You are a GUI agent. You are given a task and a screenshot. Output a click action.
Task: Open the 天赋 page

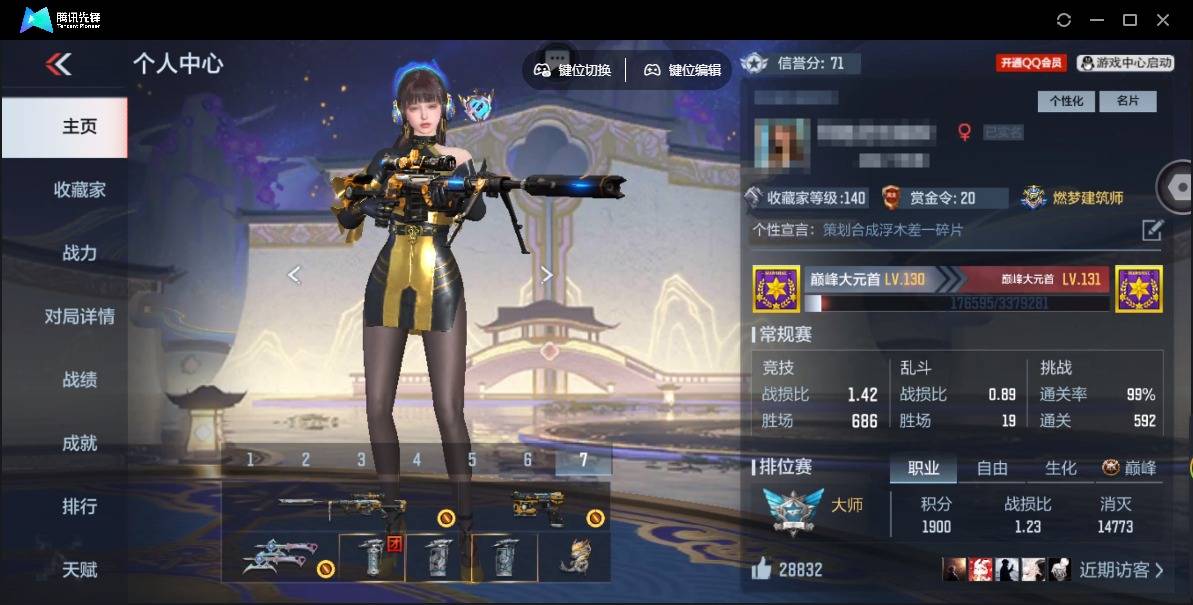[x=79, y=569]
